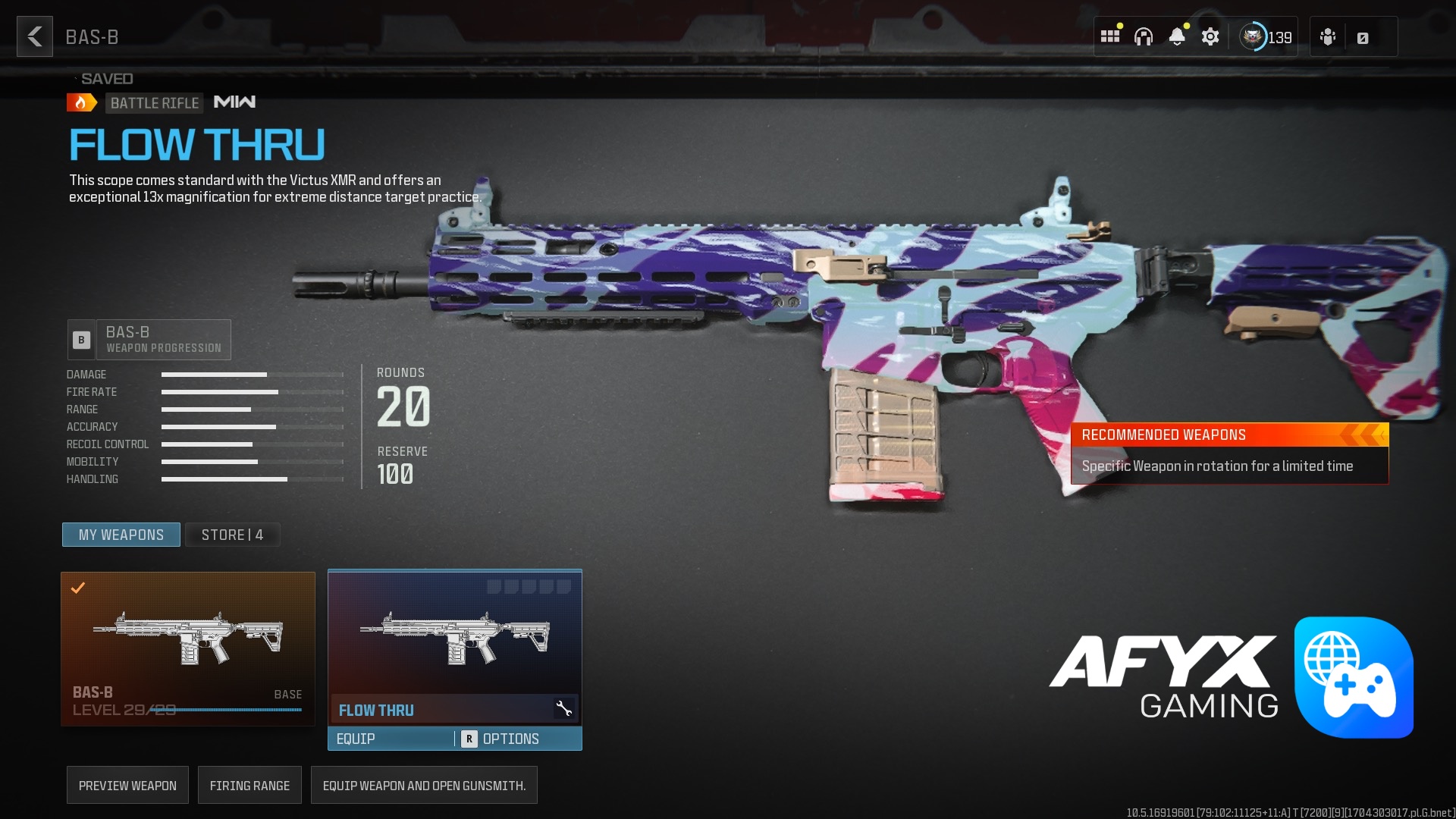This screenshot has width=1456, height=819.
Task: Enter the Firing Range
Action: [x=249, y=786]
